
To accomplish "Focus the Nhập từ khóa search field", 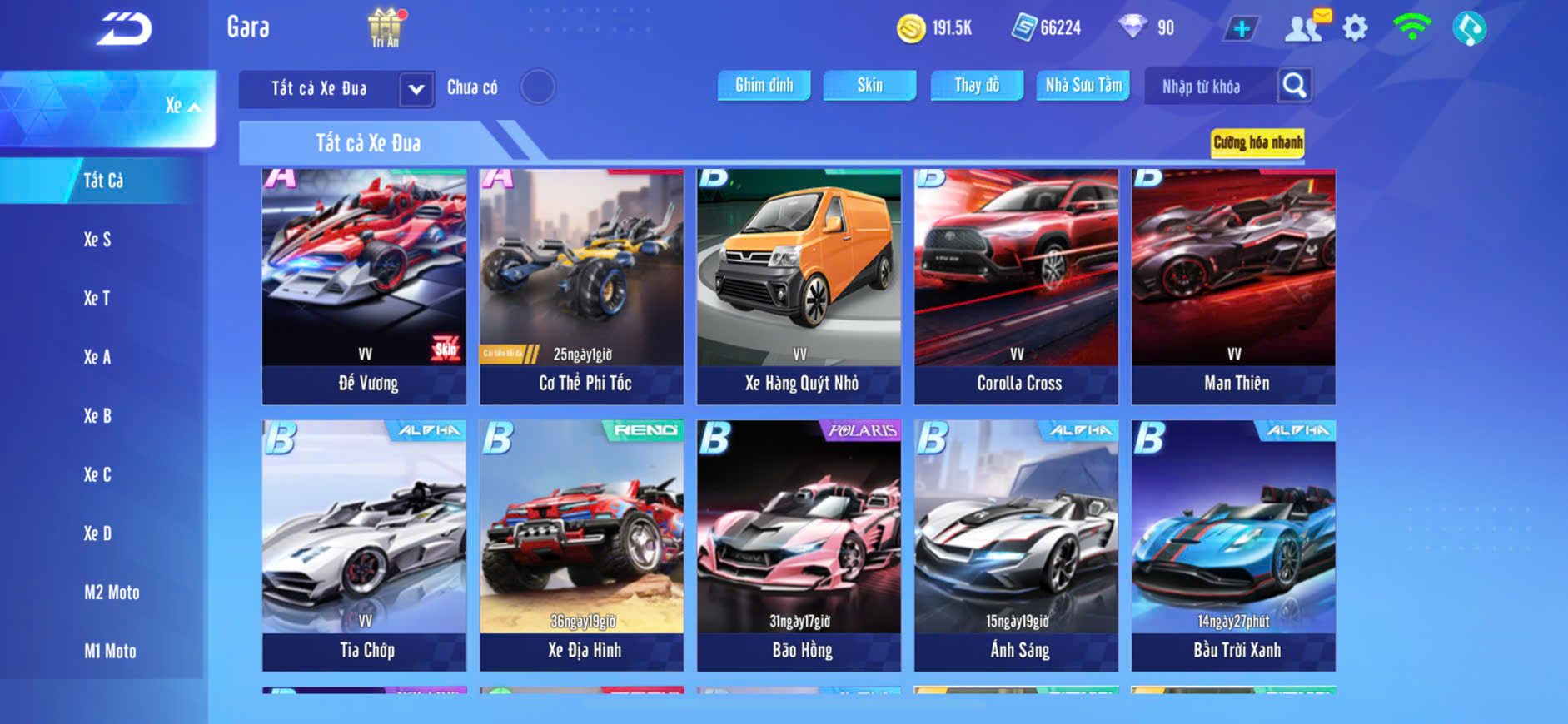I will [1209, 87].
